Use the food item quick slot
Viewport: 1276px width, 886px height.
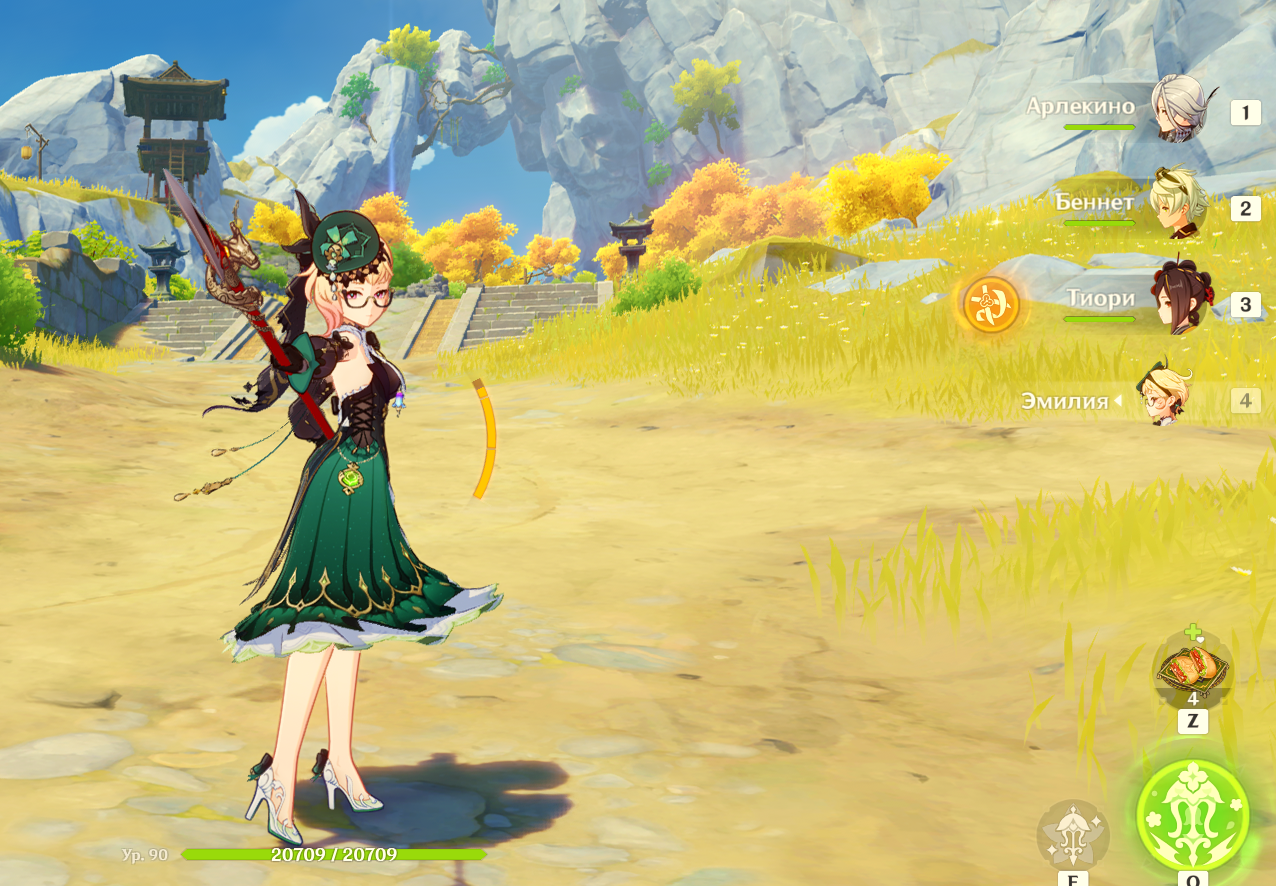(x=1192, y=668)
